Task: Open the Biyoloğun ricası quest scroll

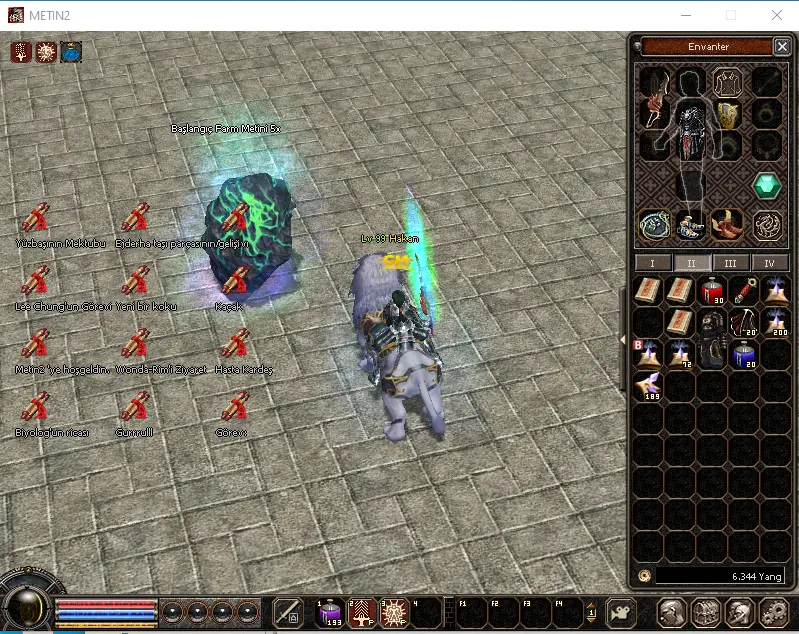Action: [x=36, y=407]
